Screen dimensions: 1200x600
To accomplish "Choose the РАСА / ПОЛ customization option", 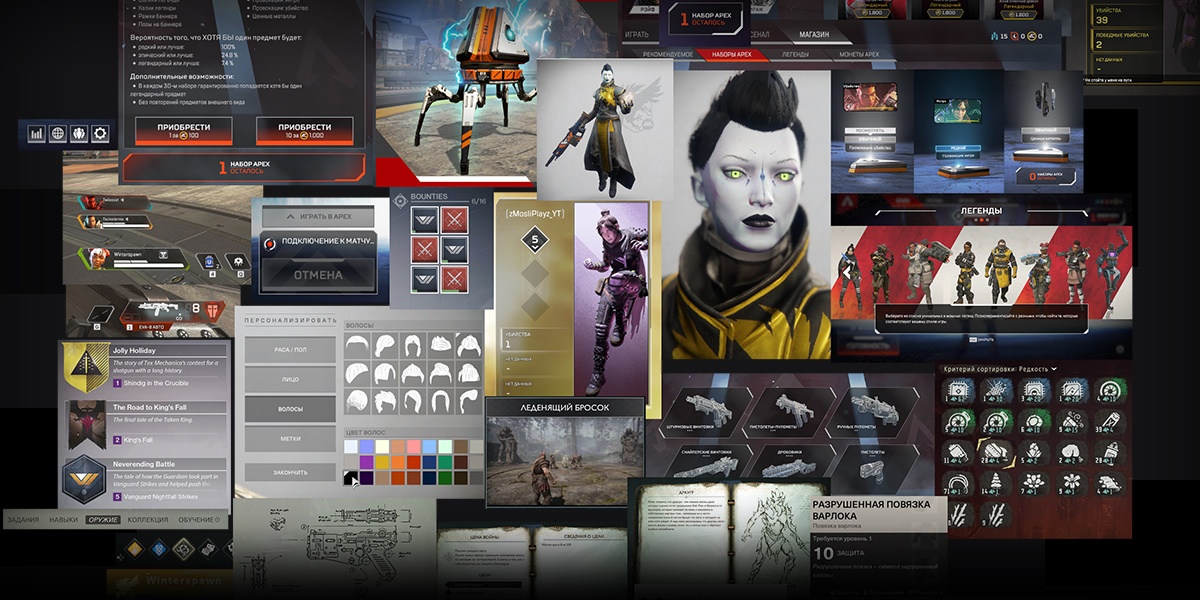I will (290, 350).
